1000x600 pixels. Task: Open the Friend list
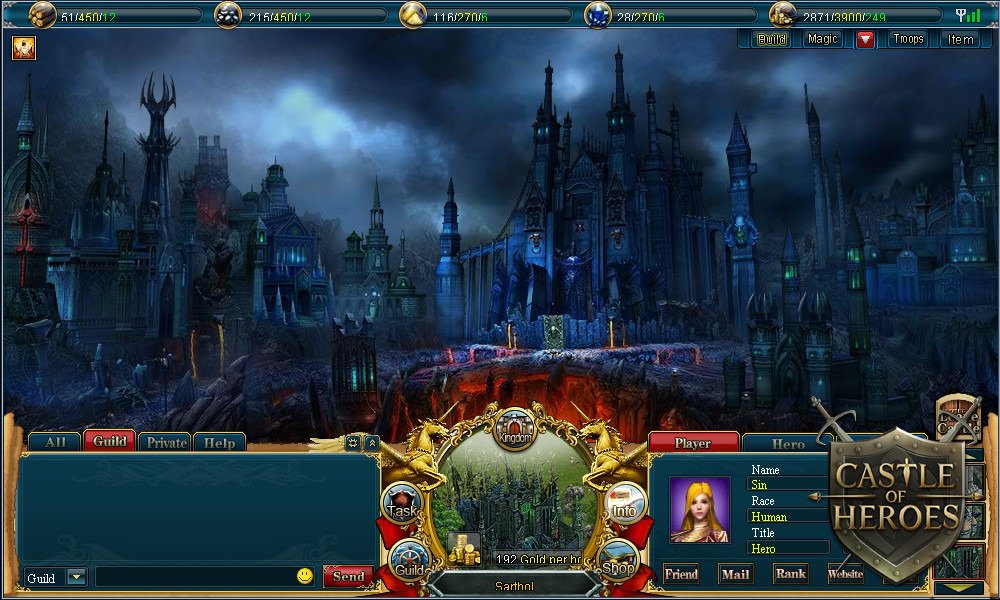point(681,574)
